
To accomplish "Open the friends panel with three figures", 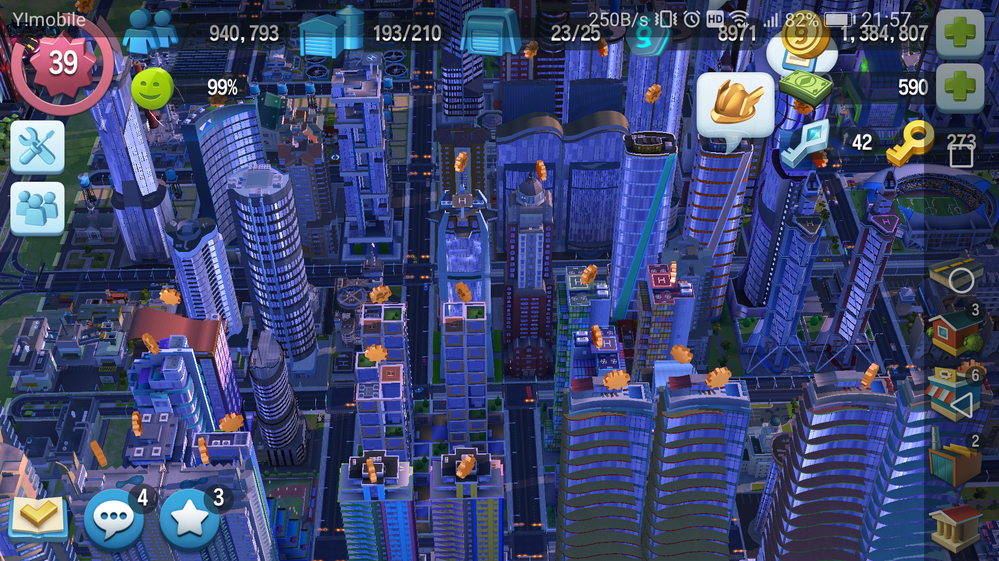I will 37,208.
